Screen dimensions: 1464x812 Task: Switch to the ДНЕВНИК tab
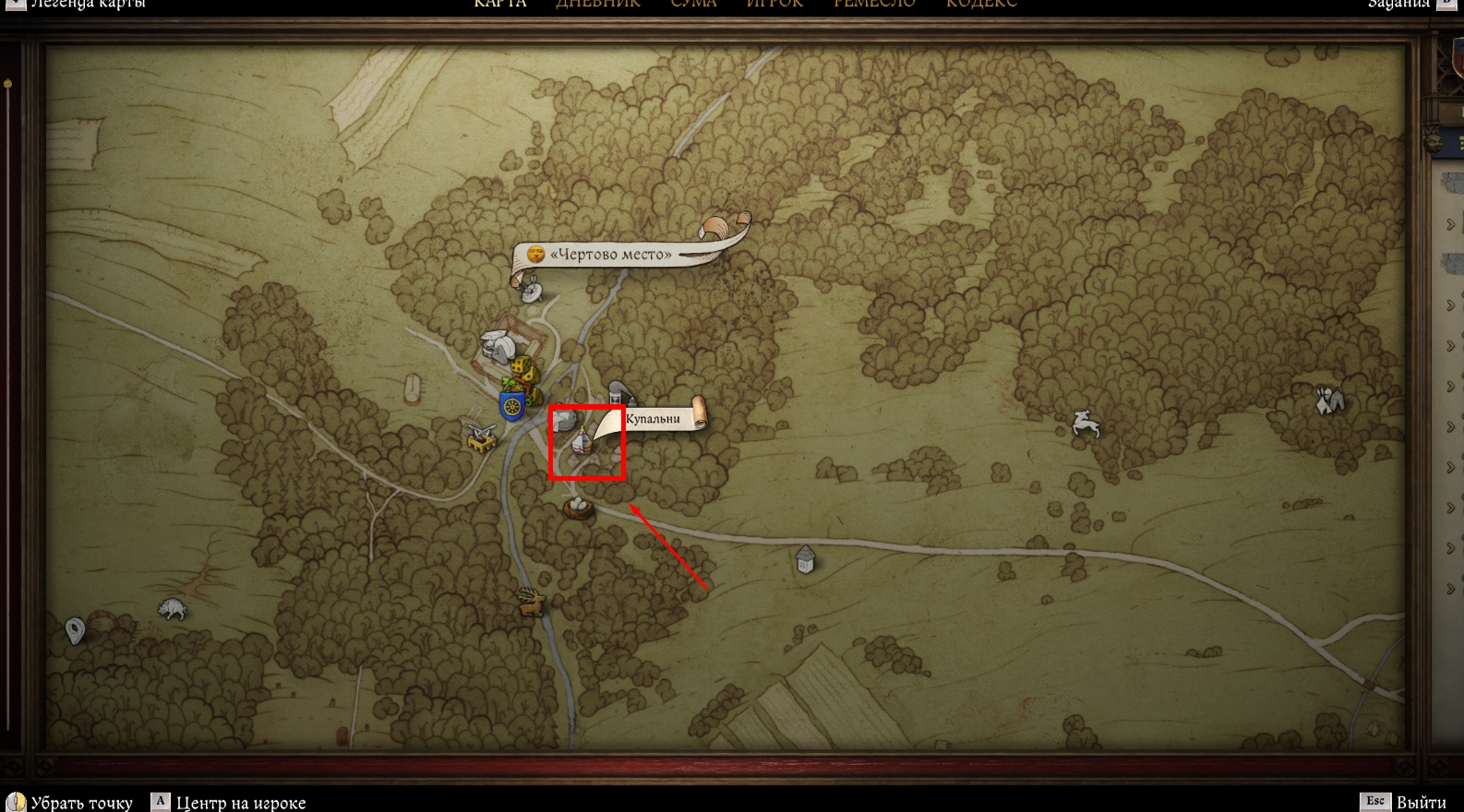(x=597, y=4)
